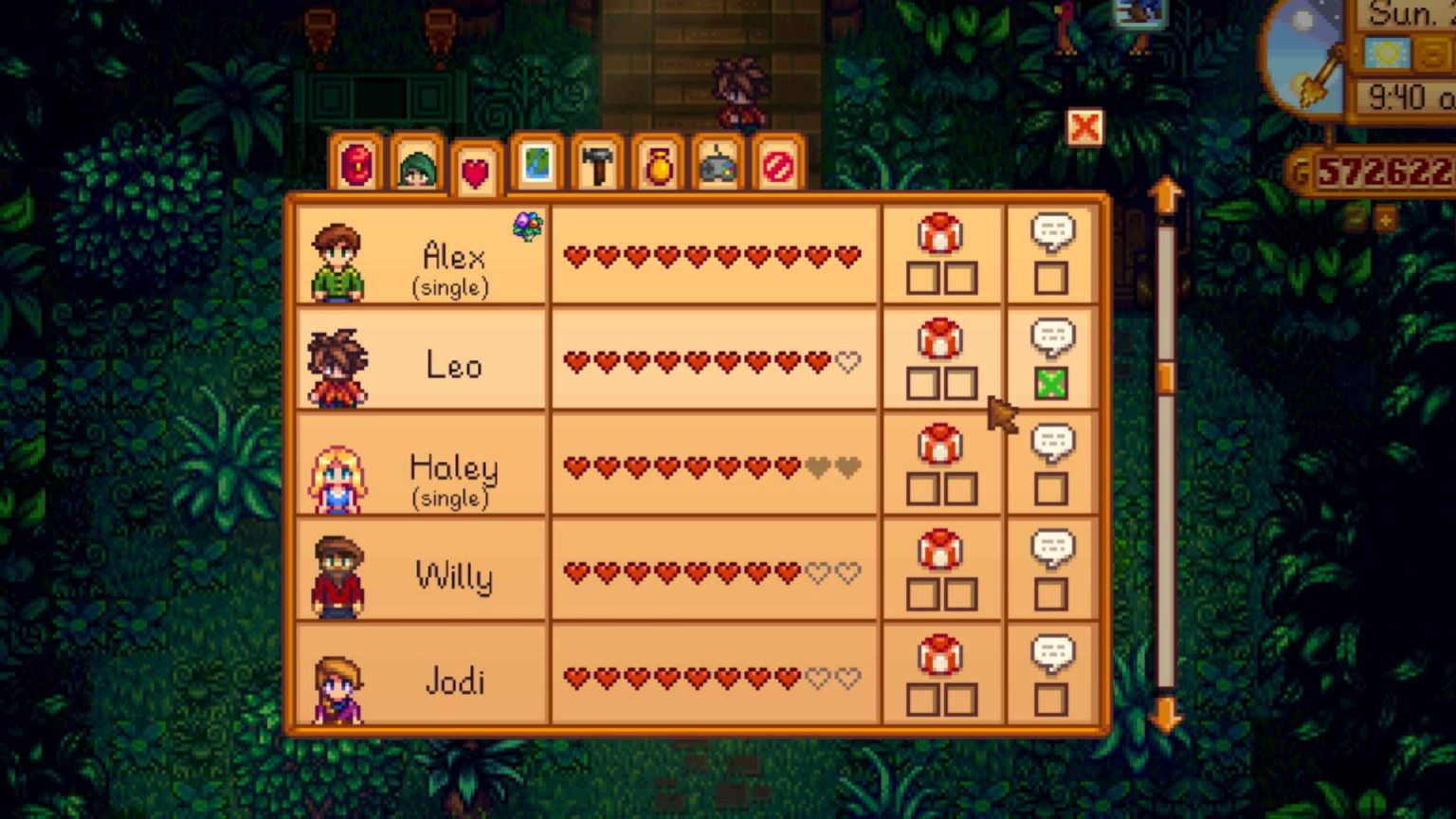Open the Crafting tab with the hammer icon
The image size is (1456, 819).
(x=595, y=167)
